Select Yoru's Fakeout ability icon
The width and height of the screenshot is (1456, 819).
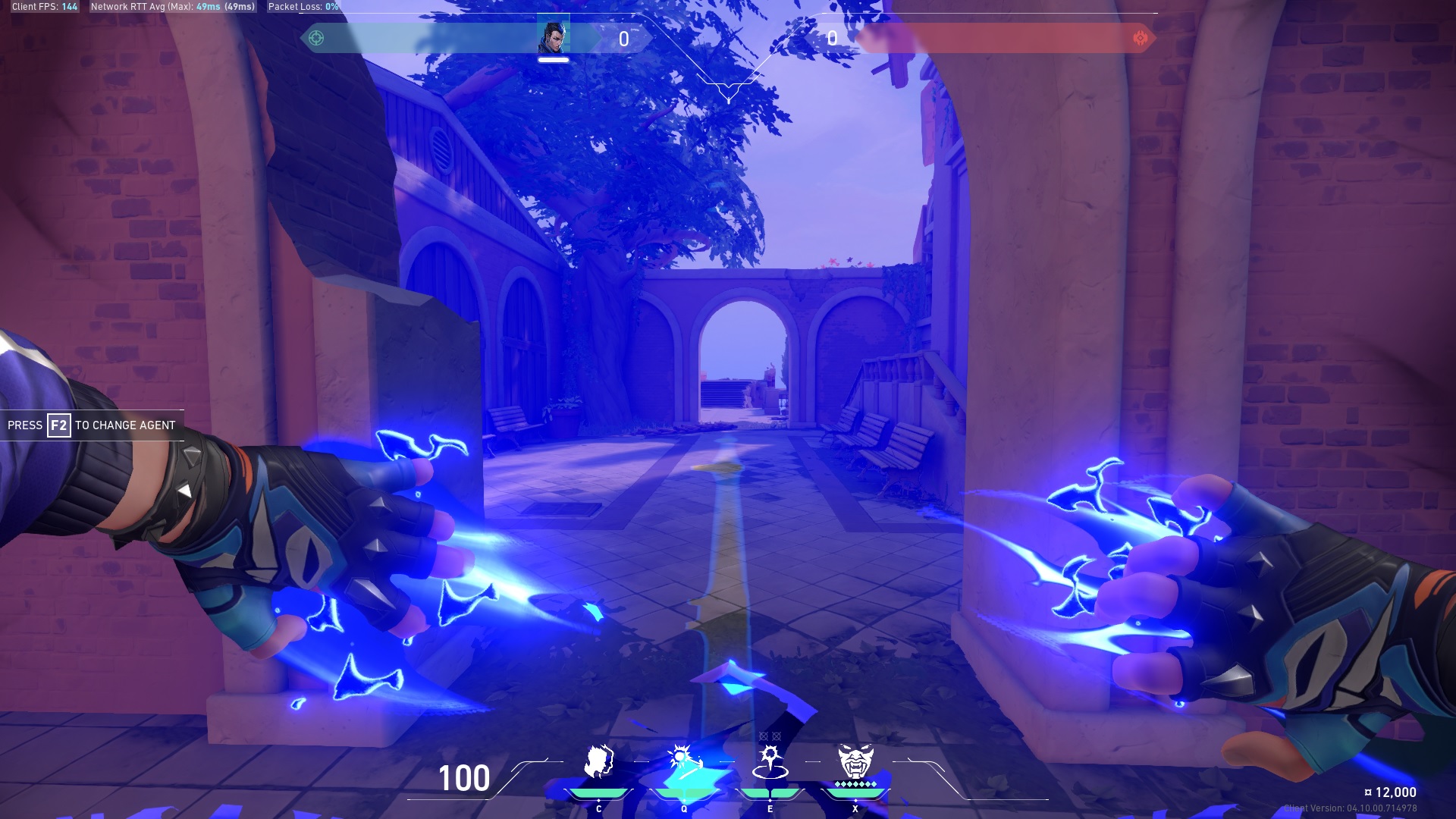point(598,761)
